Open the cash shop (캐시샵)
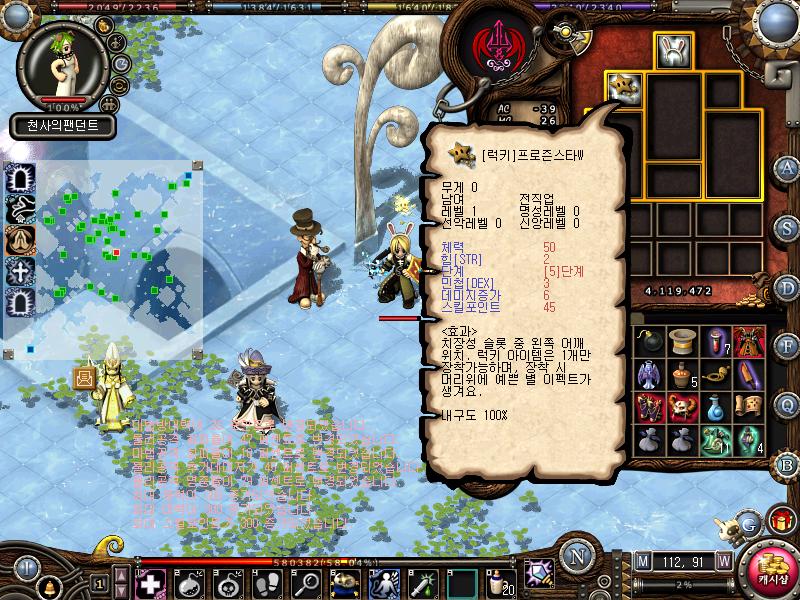The image size is (800, 600). (x=771, y=571)
